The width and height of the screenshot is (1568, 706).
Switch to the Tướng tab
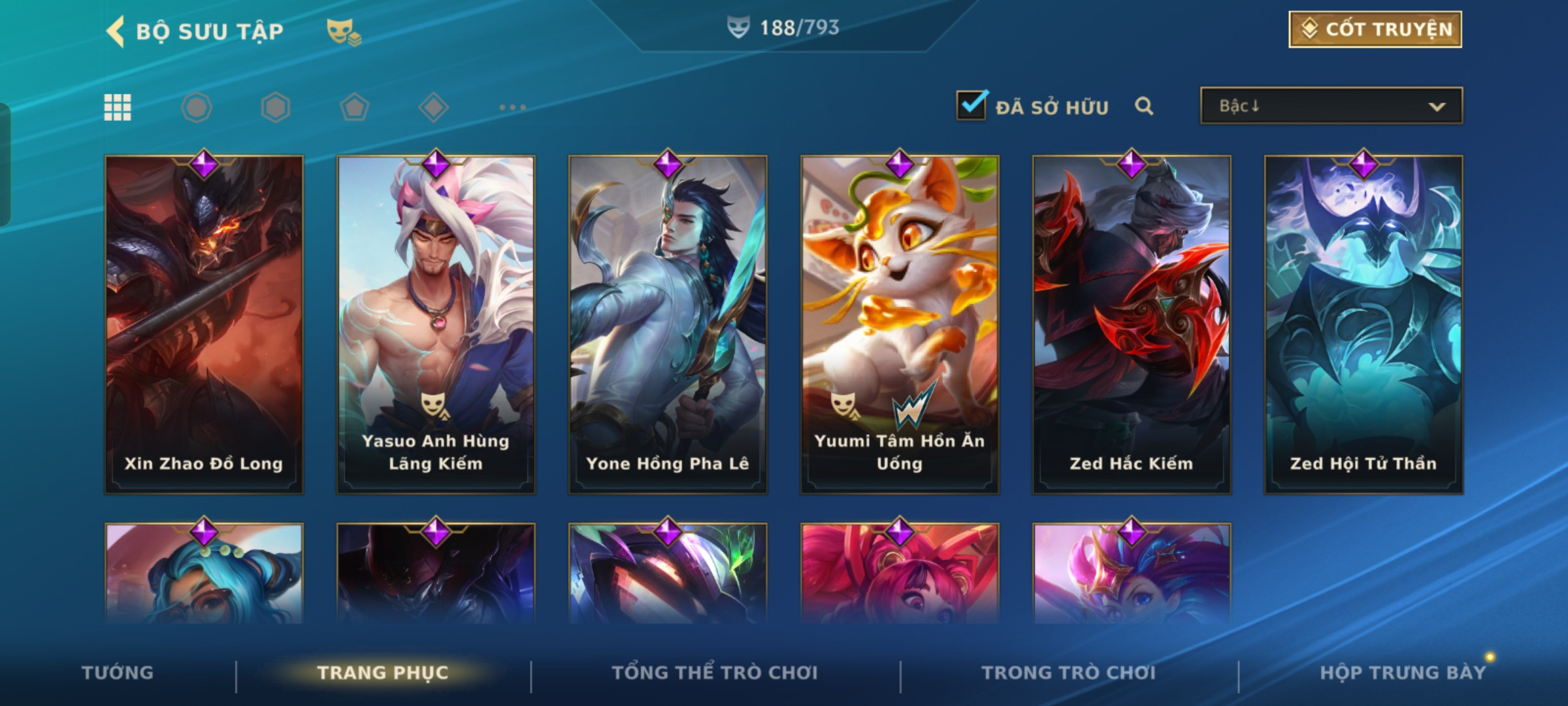[118, 673]
